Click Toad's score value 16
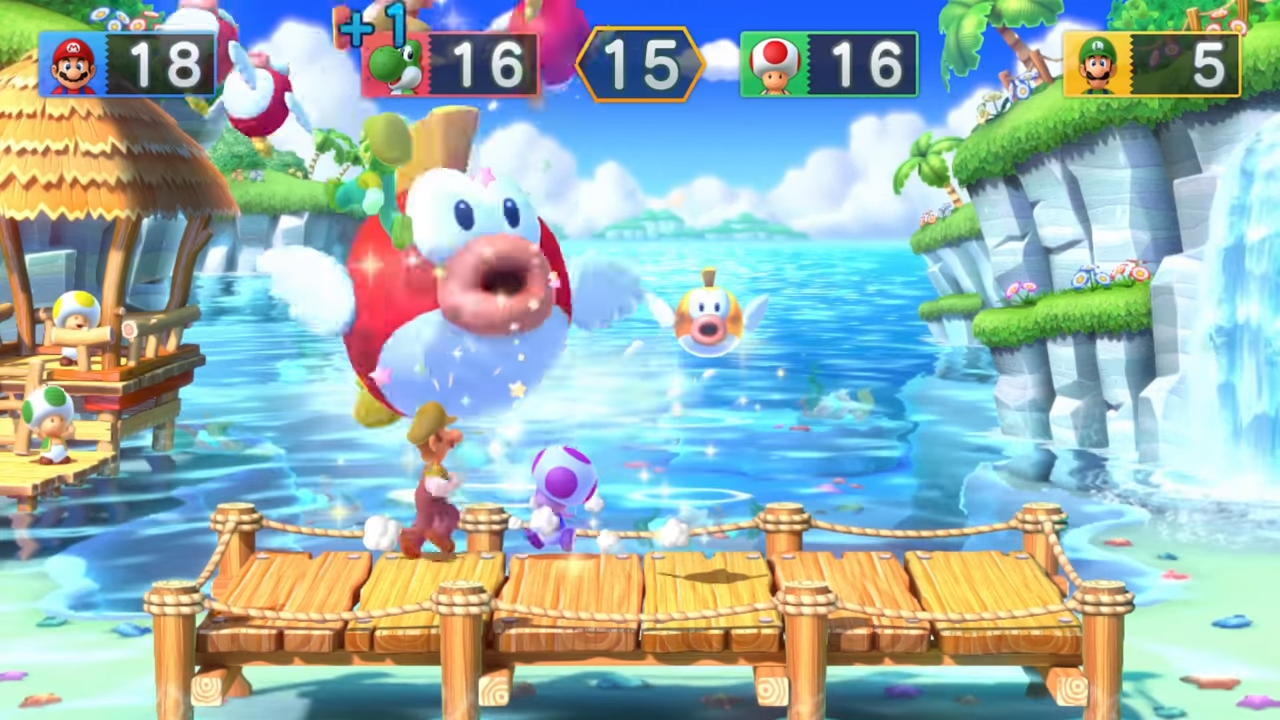 pyautogui.click(x=868, y=63)
